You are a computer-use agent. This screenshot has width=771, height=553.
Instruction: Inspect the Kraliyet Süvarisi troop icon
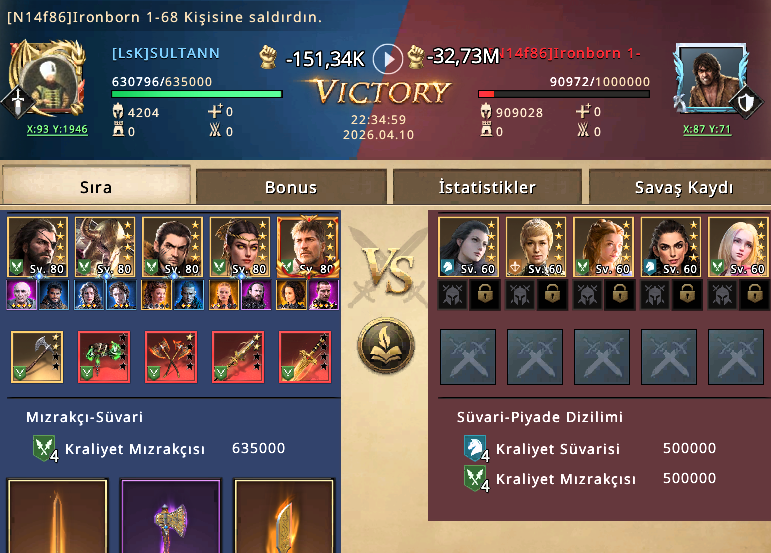pyautogui.click(x=477, y=449)
